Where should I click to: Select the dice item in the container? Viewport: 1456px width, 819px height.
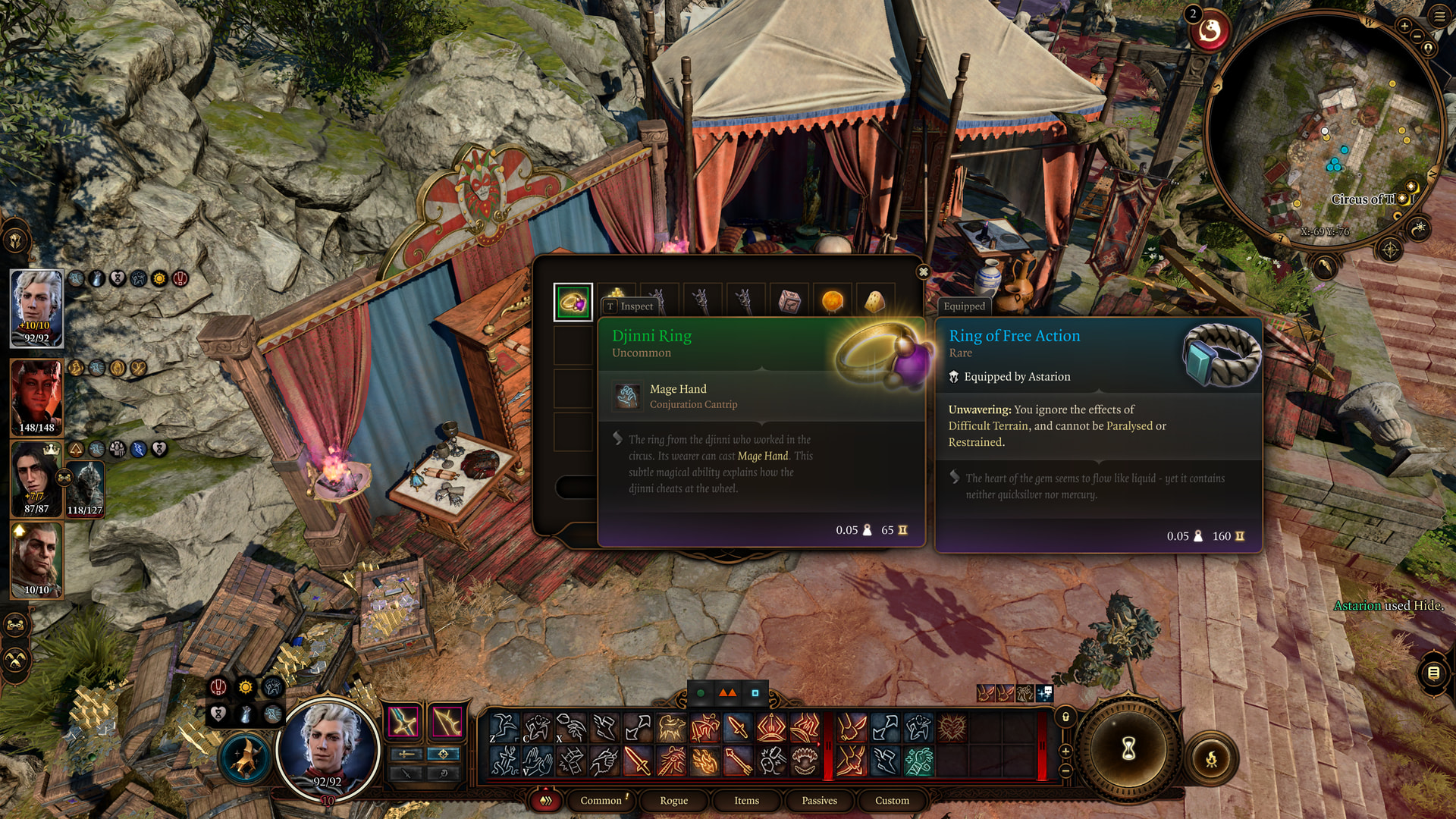tap(789, 301)
